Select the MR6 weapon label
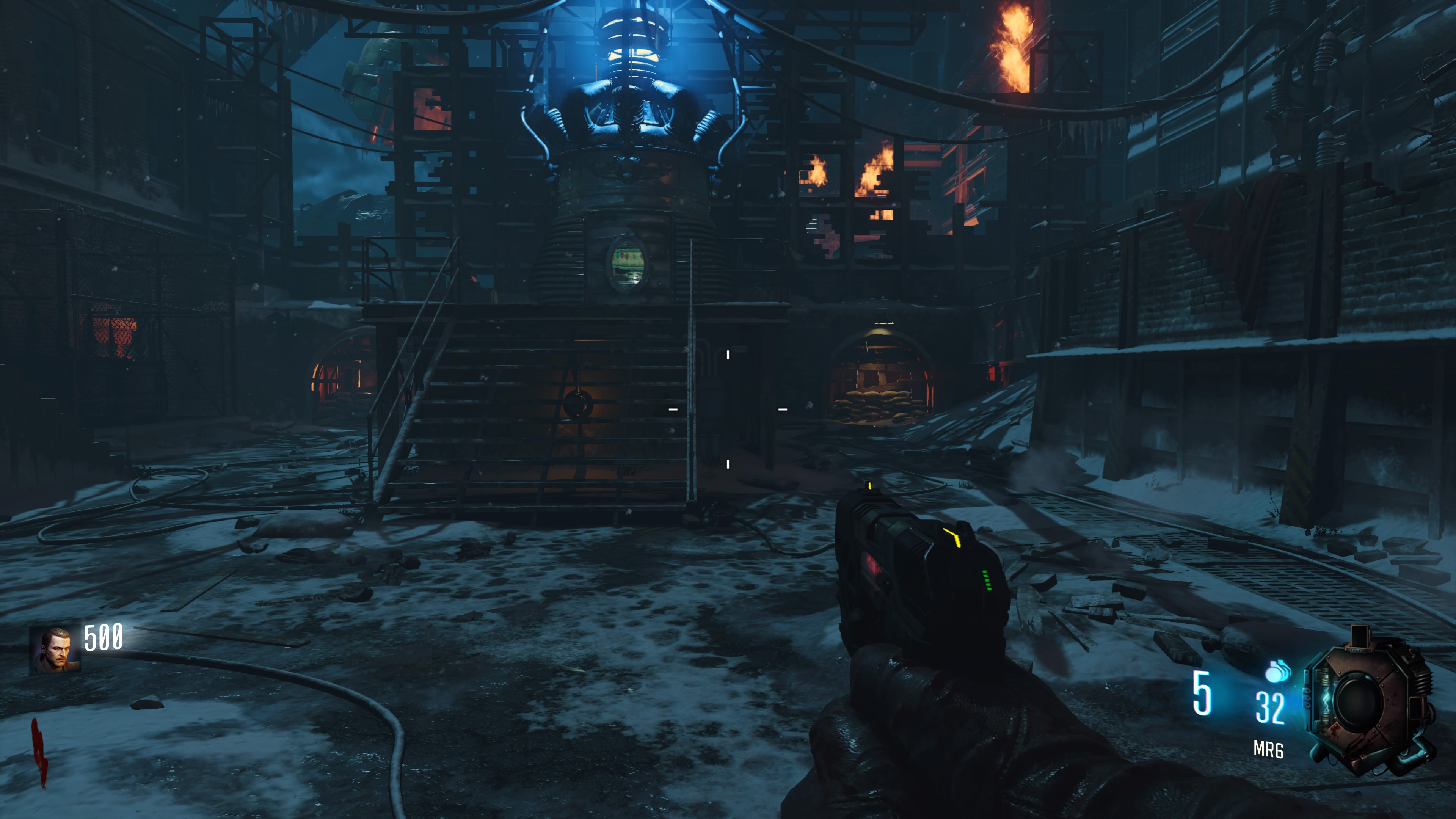1456x819 pixels. [1268, 750]
